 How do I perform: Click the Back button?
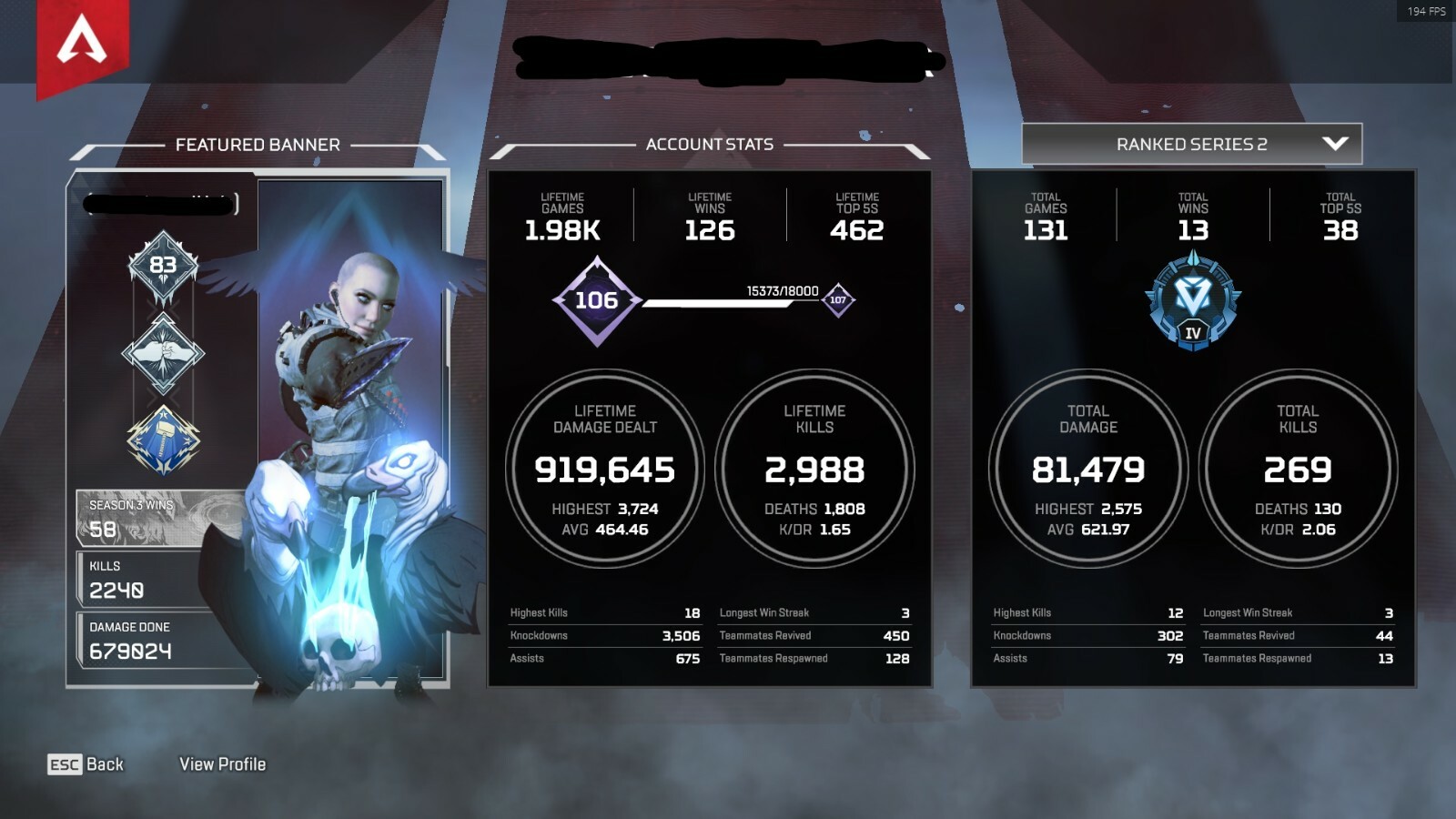pos(86,764)
